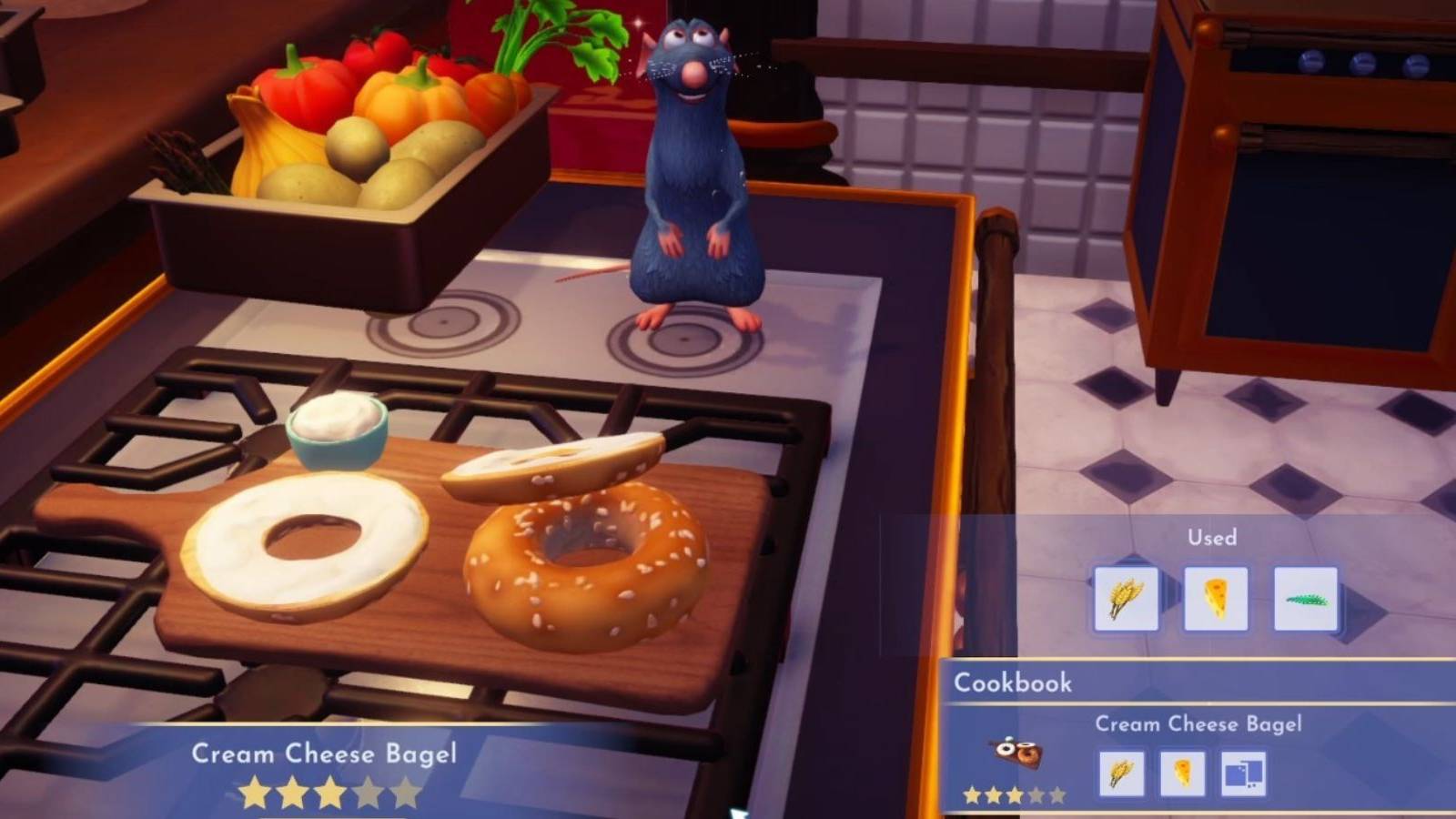Collapse the Used ingredients panel

1214,537
